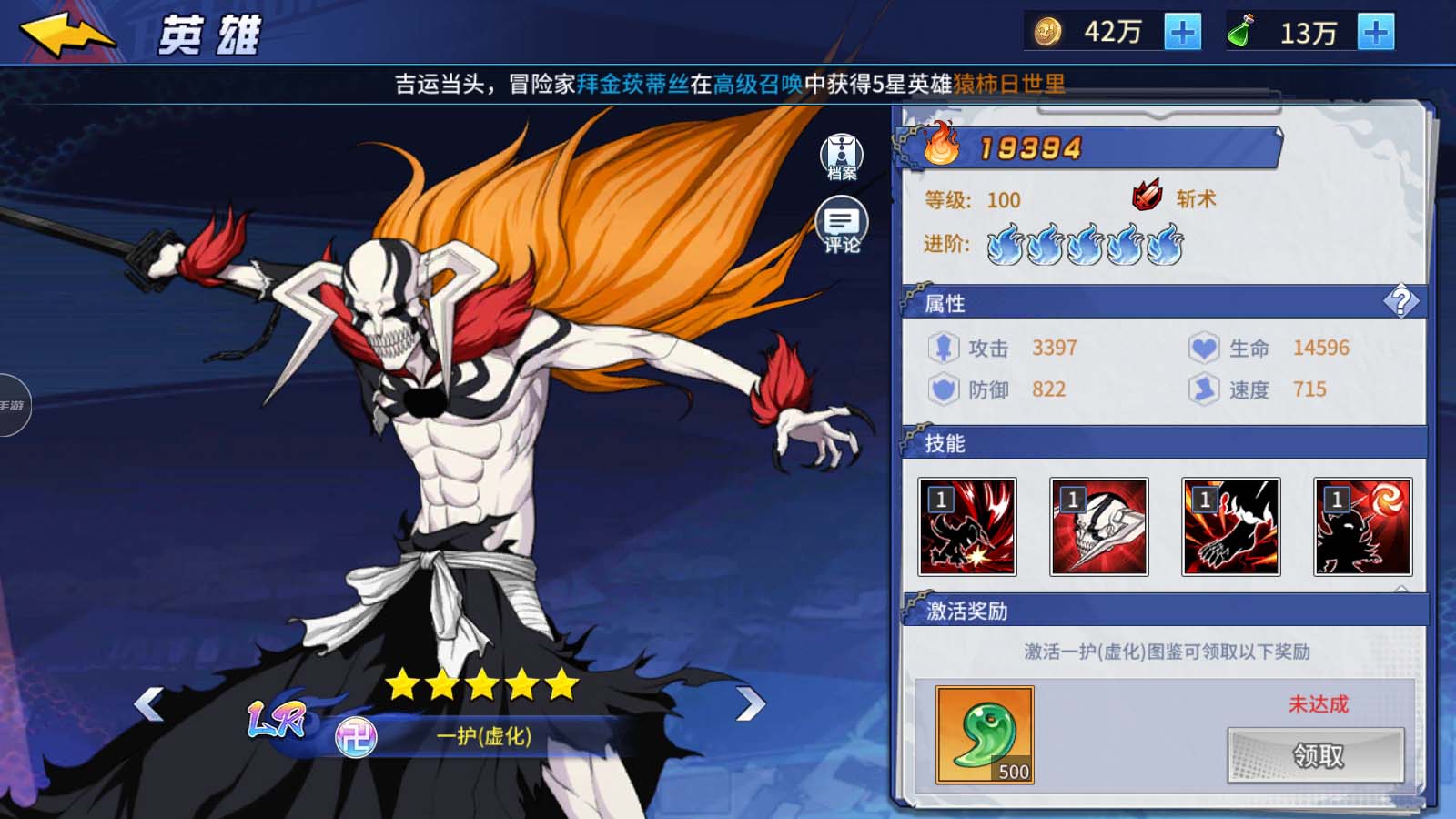Show the attribute help question mark
1456x819 pixels.
coord(1400,301)
